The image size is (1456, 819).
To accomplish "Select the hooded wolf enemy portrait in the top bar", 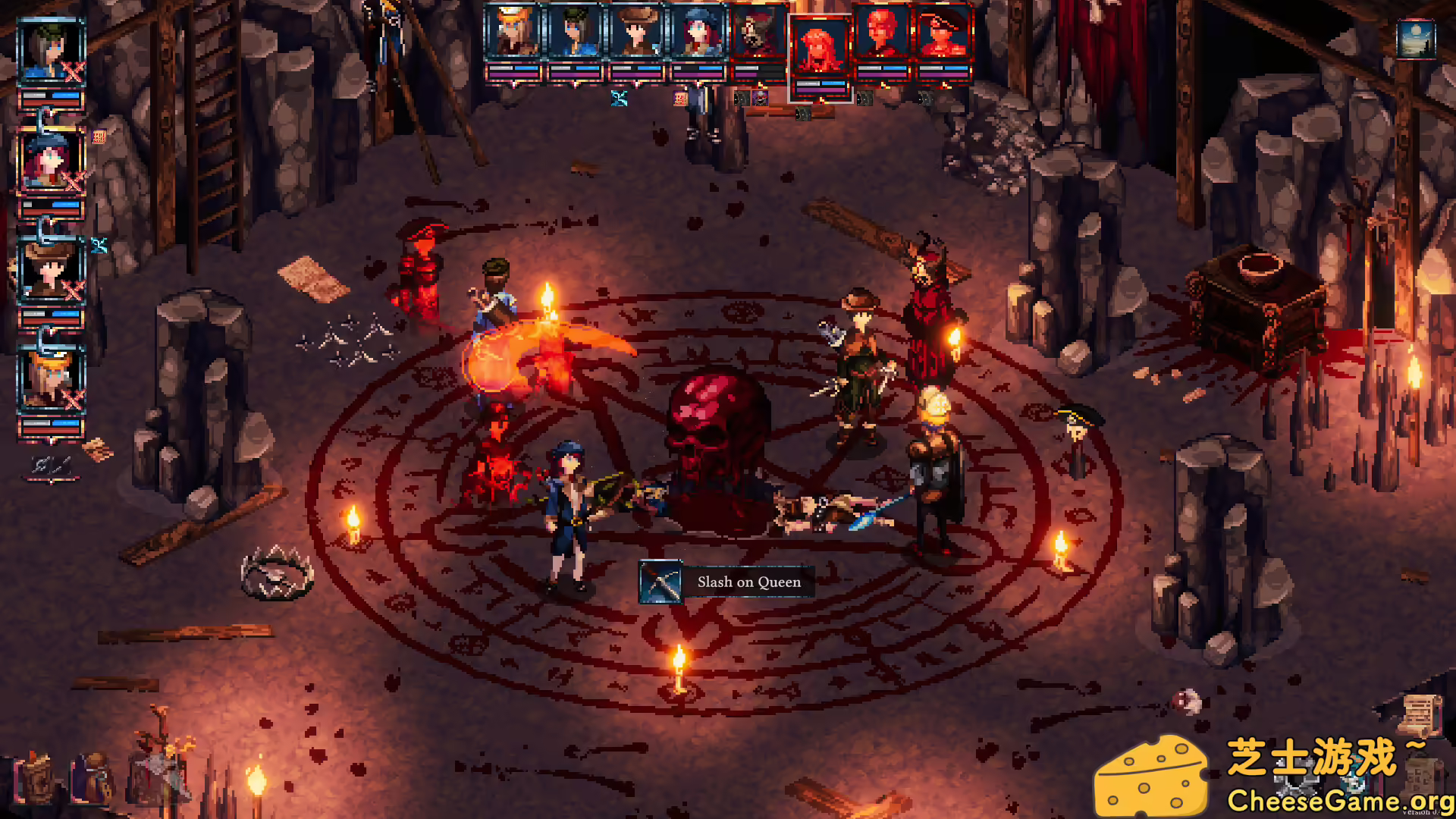I will [756, 31].
